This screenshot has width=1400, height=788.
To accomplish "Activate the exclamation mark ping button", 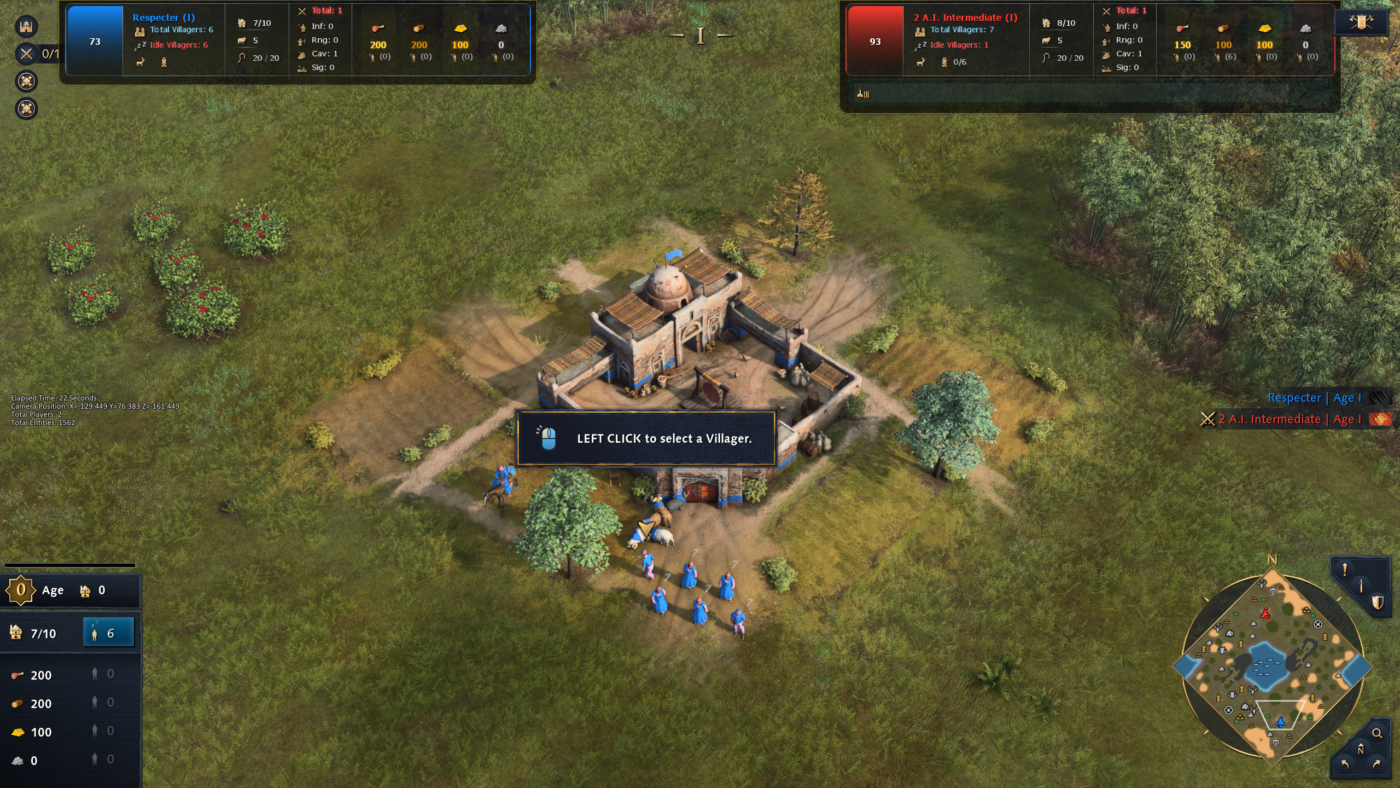I will click(x=1344, y=569).
